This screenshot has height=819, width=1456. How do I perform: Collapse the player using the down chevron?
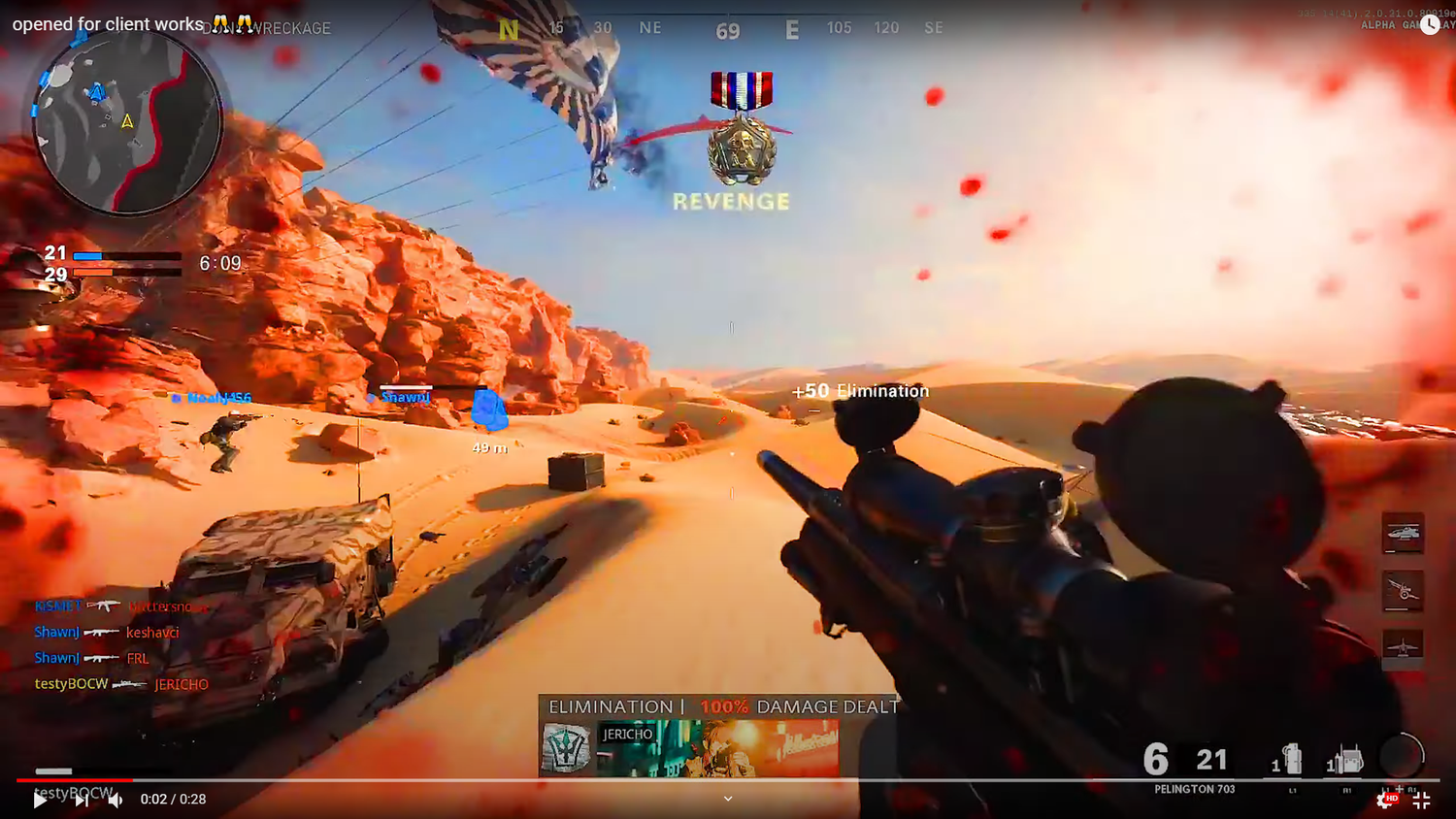pyautogui.click(x=728, y=798)
